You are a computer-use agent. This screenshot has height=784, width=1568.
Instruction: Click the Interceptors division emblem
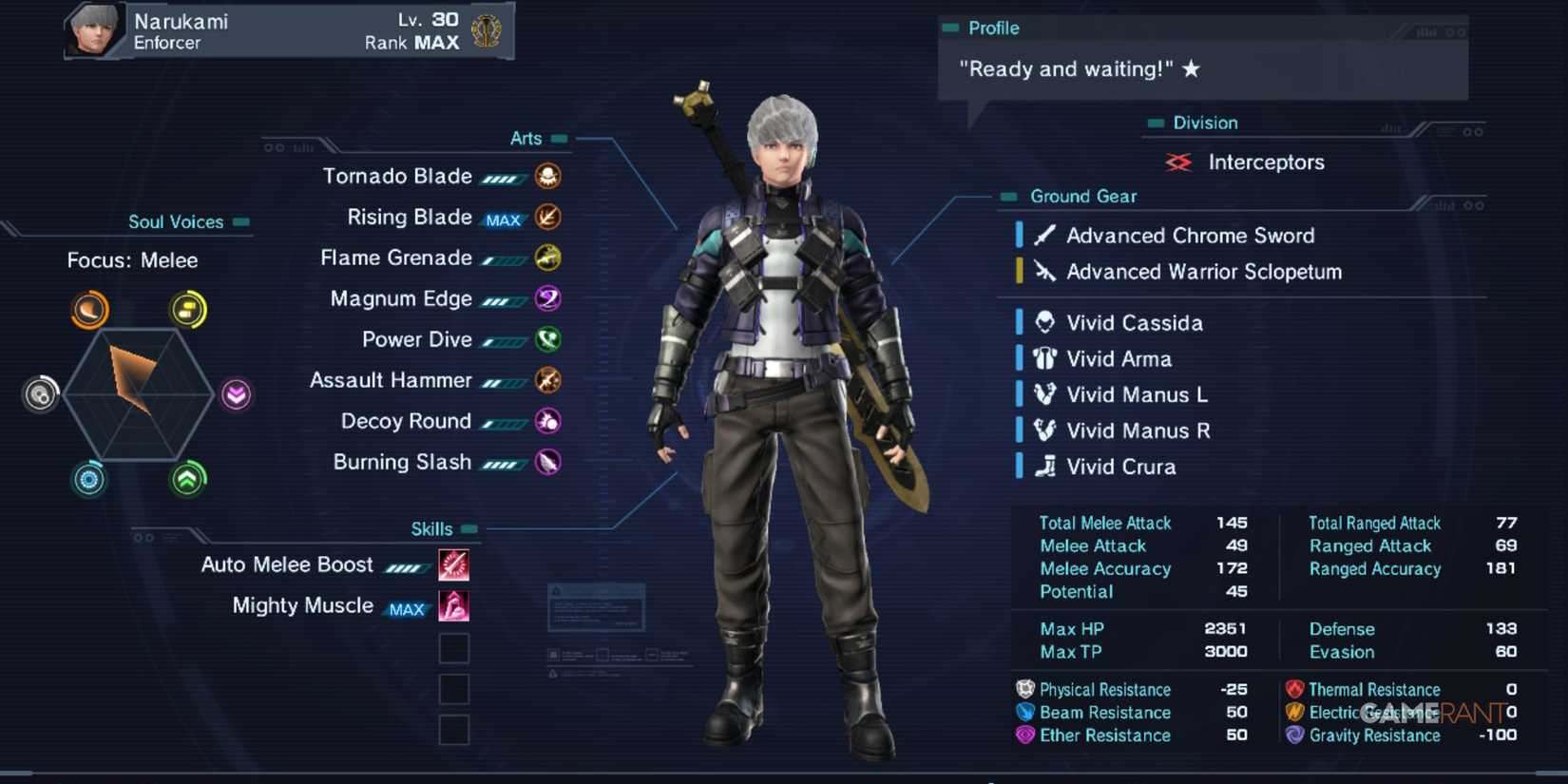1178,162
